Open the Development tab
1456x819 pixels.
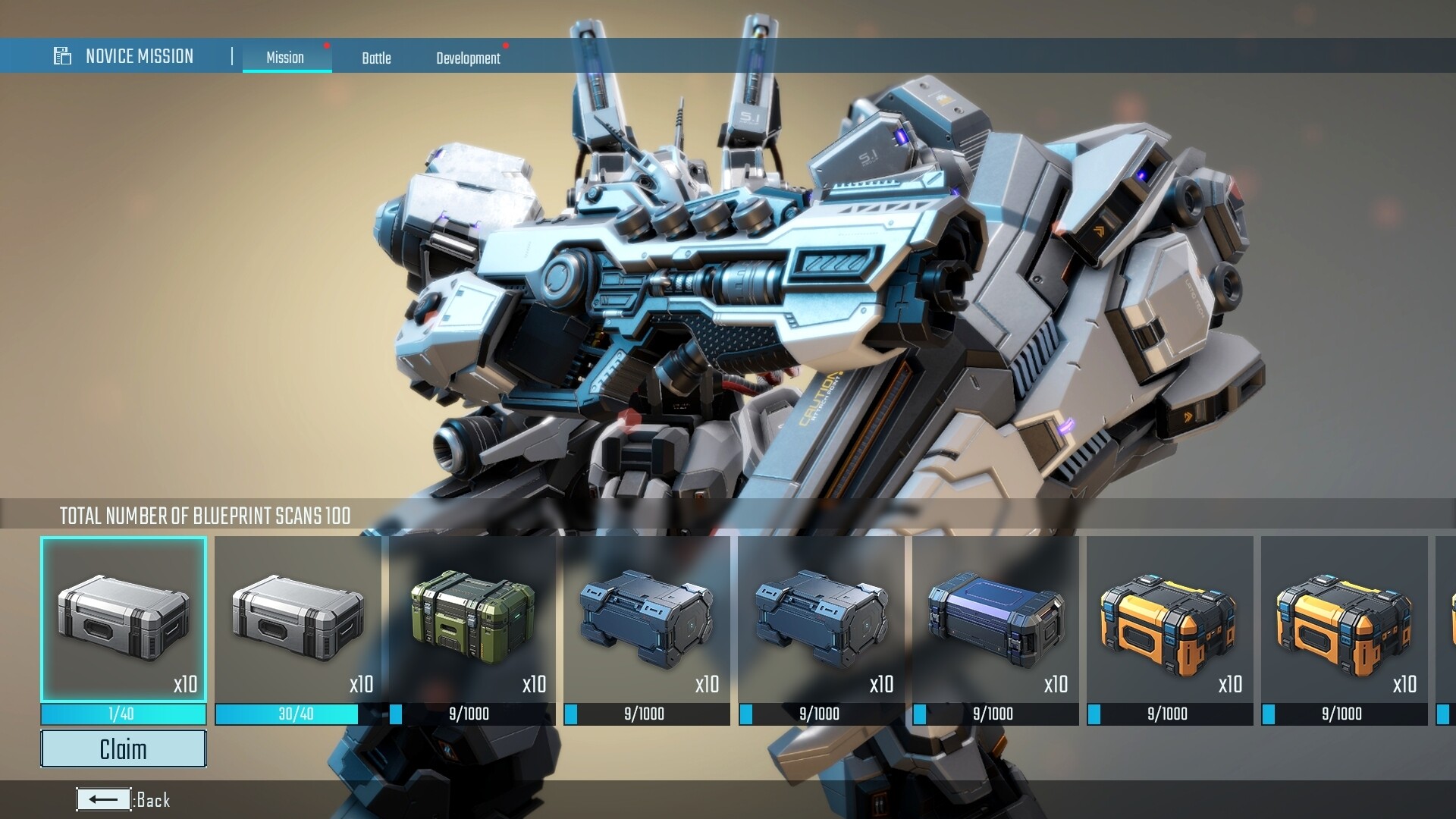point(468,58)
